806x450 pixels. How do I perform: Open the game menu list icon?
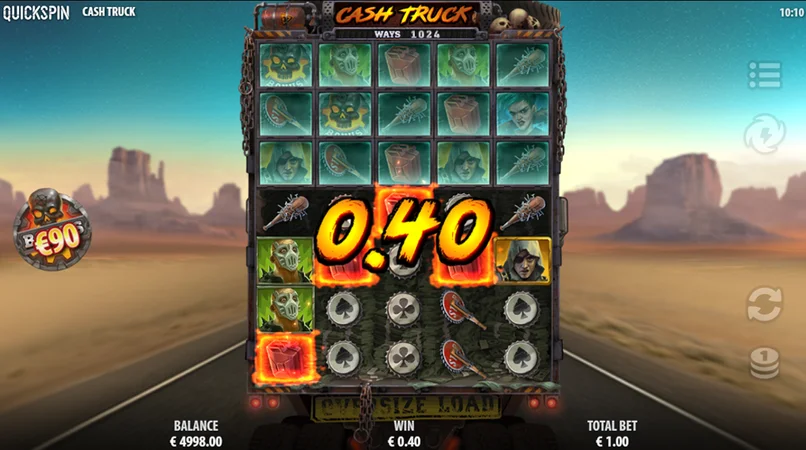[x=764, y=74]
